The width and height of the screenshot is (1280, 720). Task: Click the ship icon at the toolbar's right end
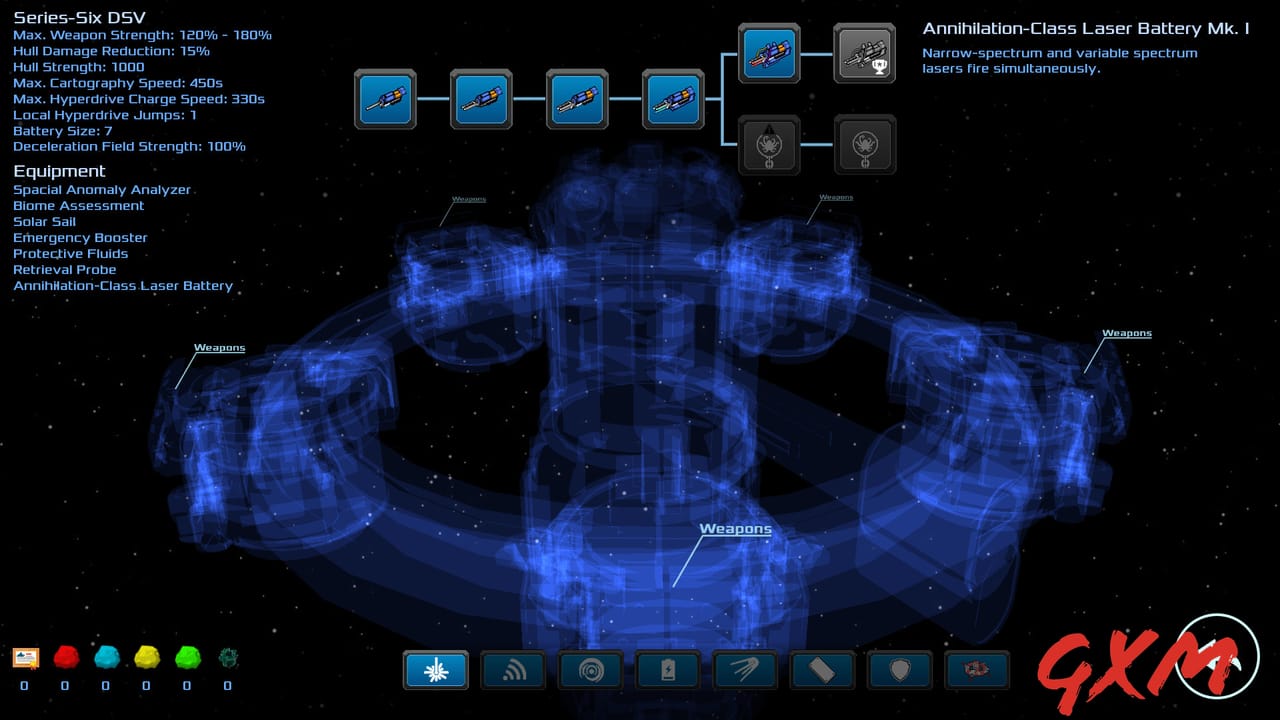pos(977,670)
